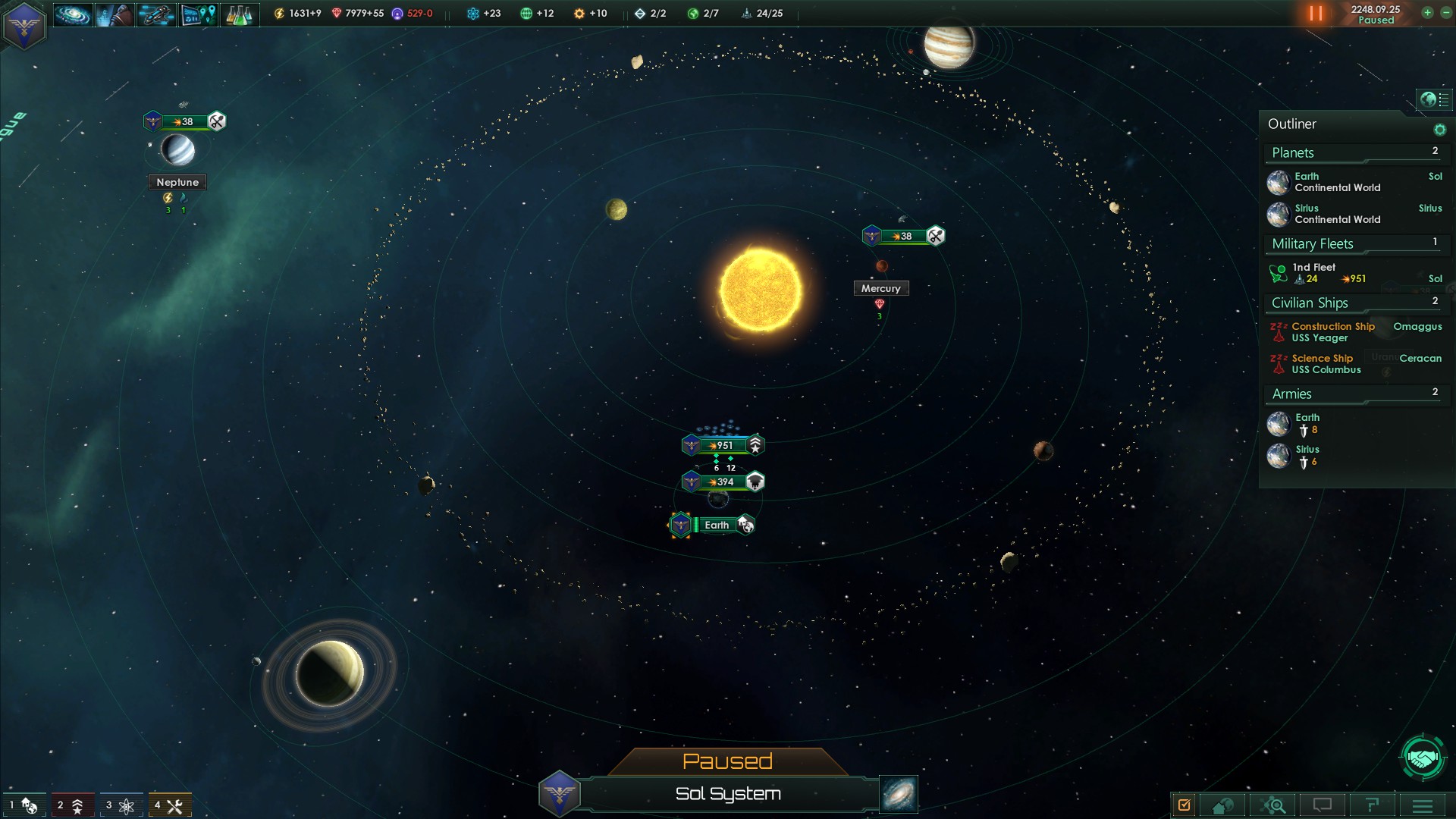This screenshot has width=1456, height=819.
Task: Select the Earth army entry
Action: pos(1306,423)
